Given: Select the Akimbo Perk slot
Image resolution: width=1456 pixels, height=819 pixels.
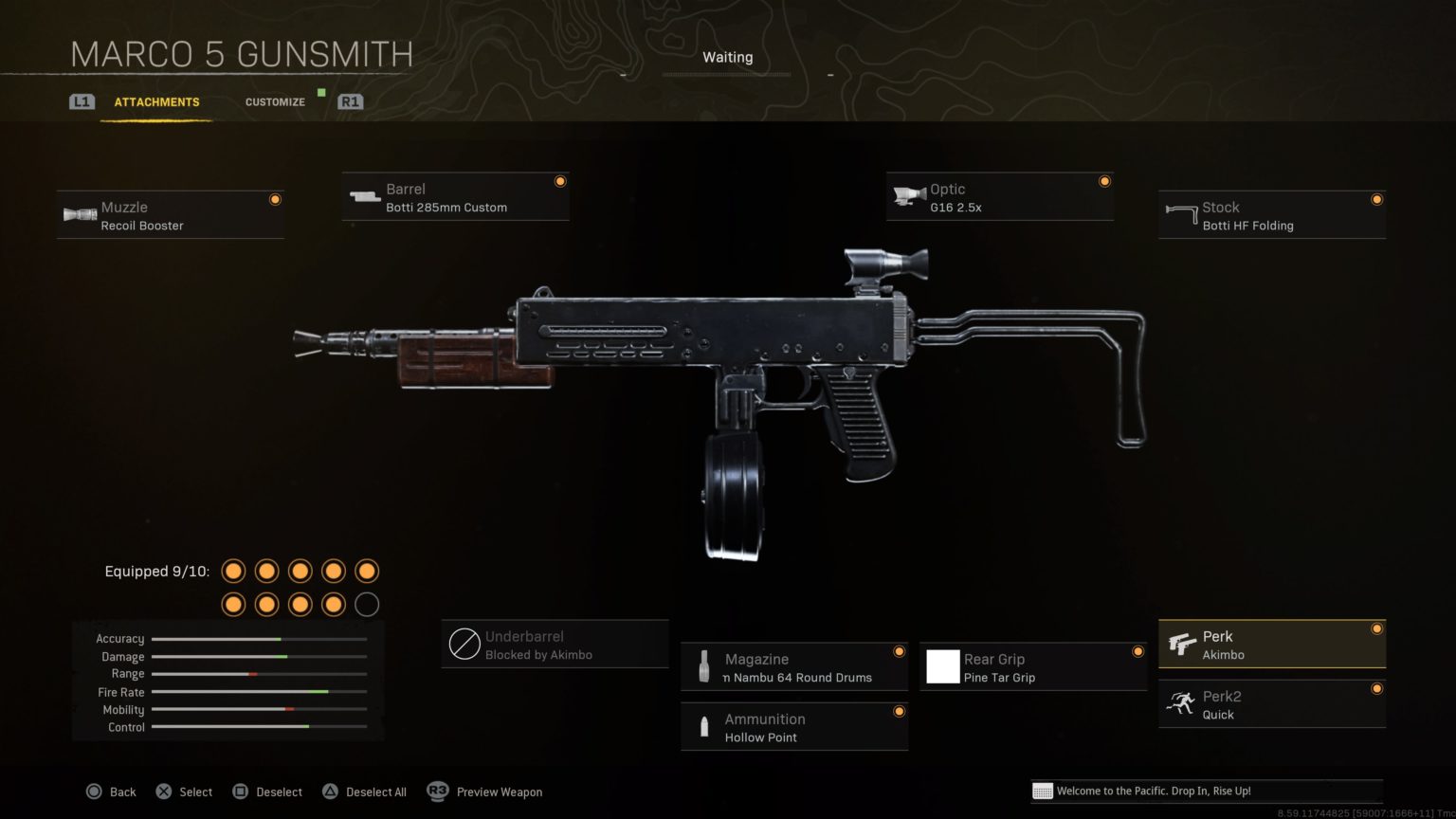Looking at the screenshot, I should (x=1272, y=645).
